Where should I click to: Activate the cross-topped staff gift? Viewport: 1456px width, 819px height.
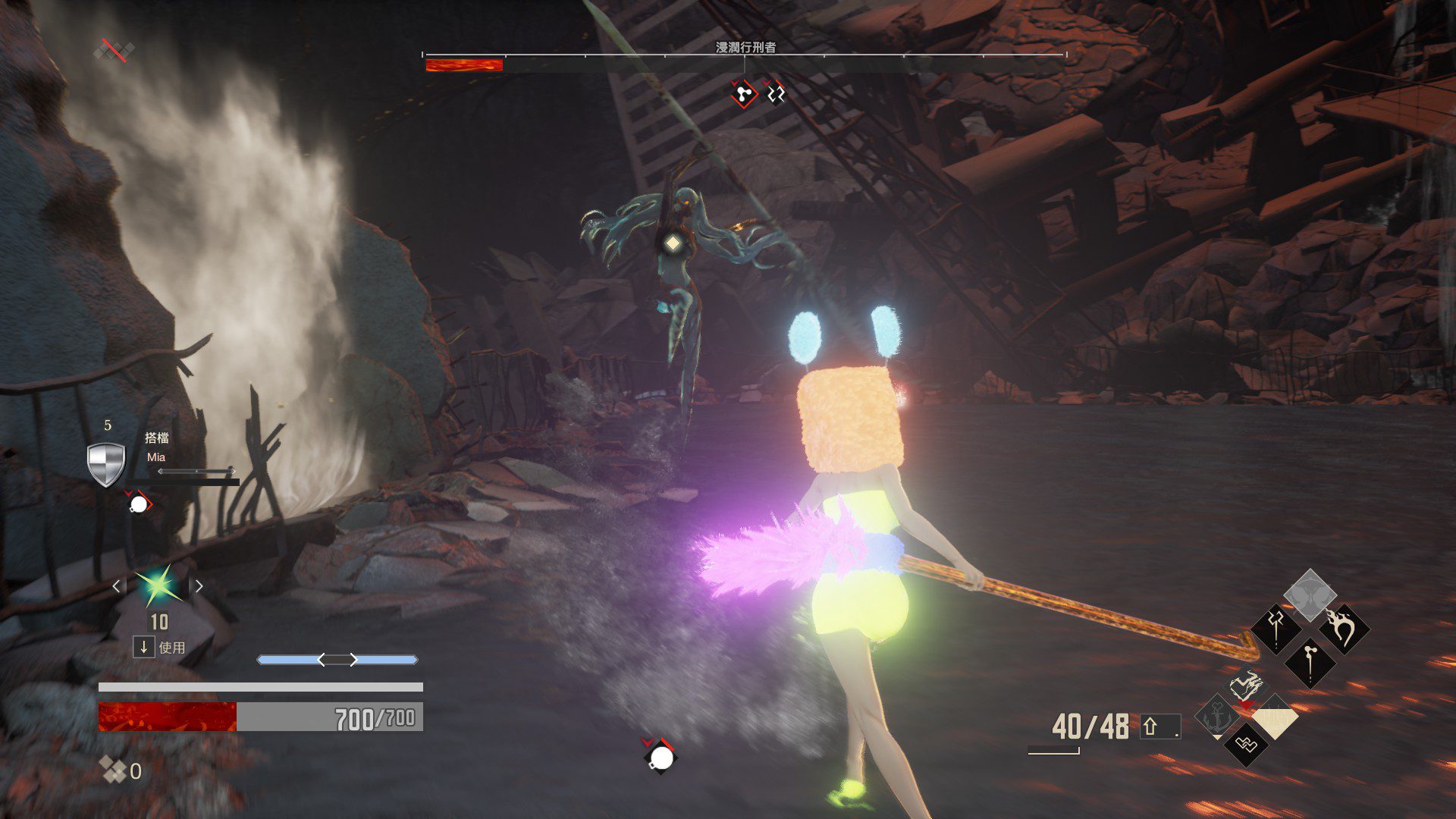click(1276, 628)
